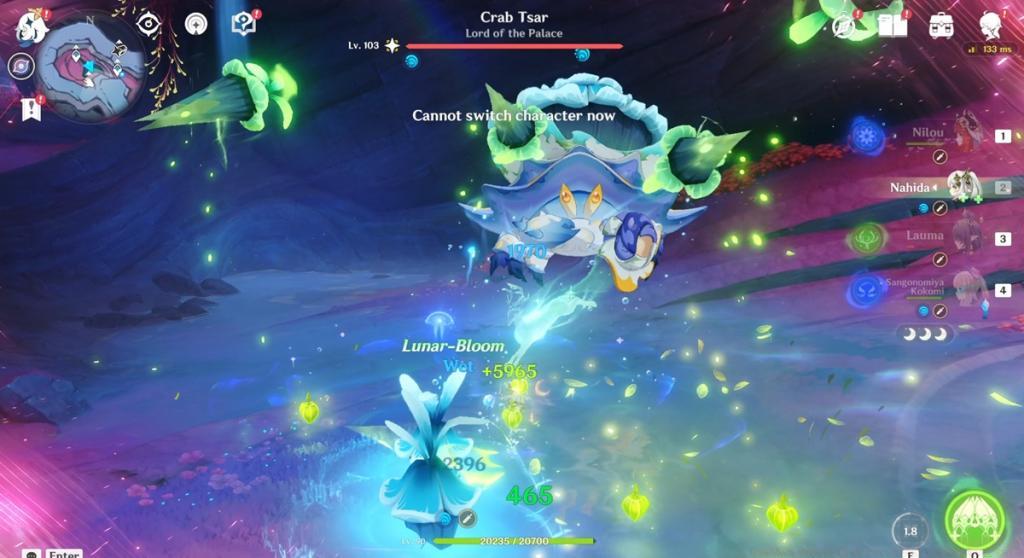The height and width of the screenshot is (558, 1024).
Task: Open the character profile head icon
Action: tap(991, 26)
